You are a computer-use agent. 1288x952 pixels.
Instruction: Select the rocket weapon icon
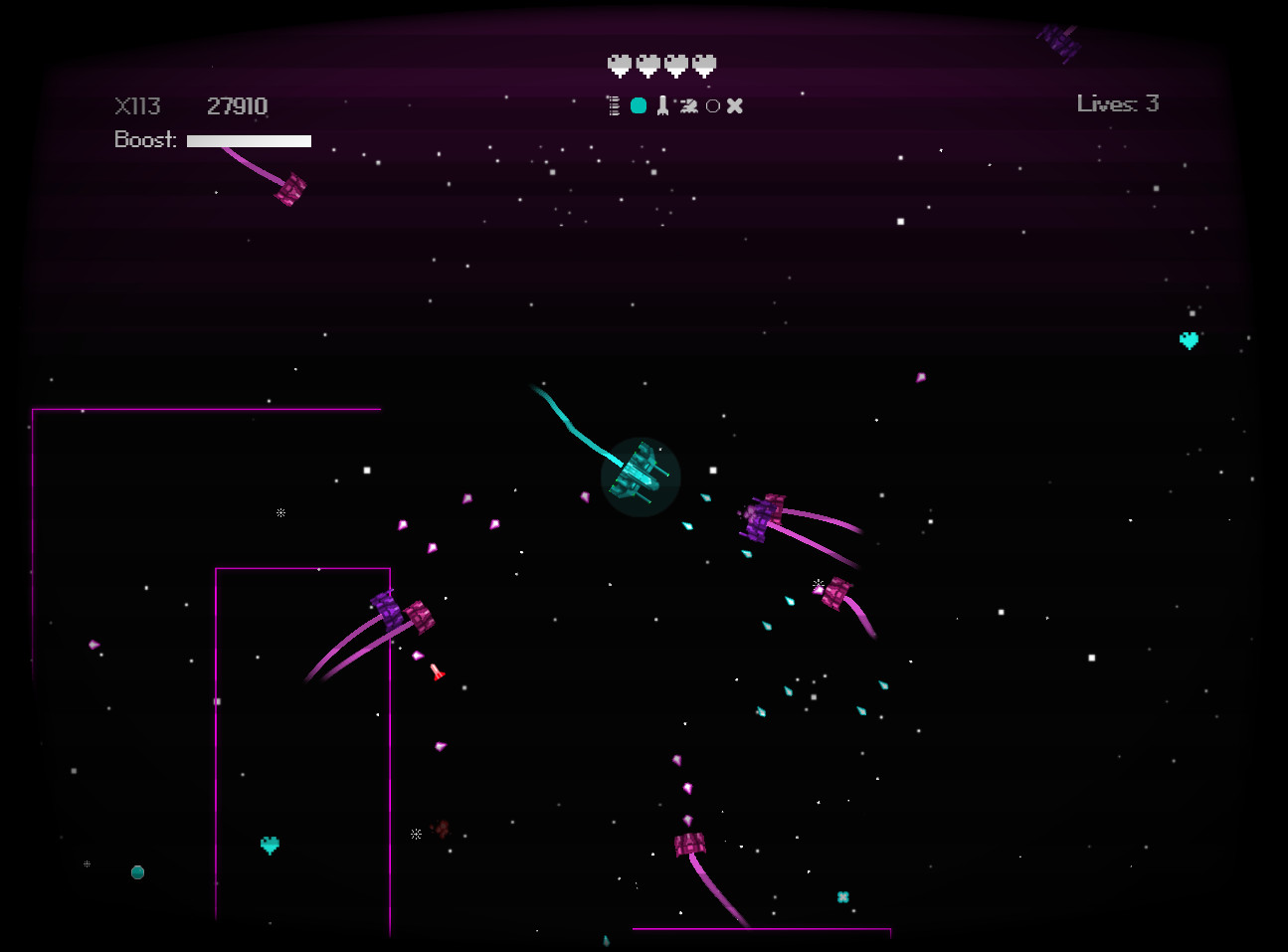point(662,104)
